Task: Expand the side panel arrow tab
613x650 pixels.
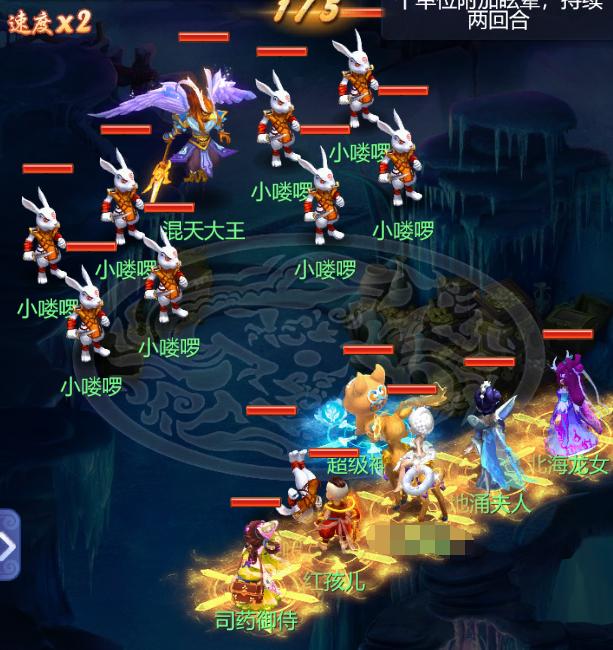Action: (x=8, y=545)
